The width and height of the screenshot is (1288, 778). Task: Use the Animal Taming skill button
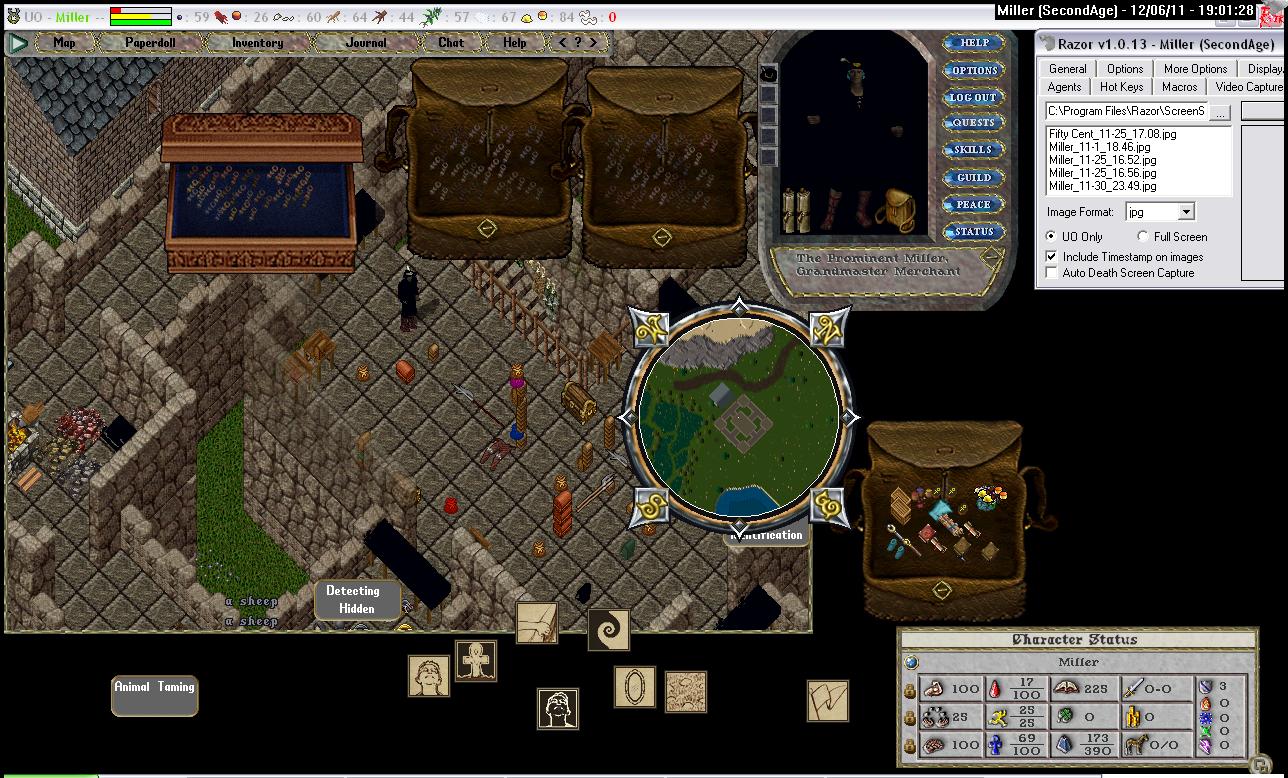click(154, 694)
